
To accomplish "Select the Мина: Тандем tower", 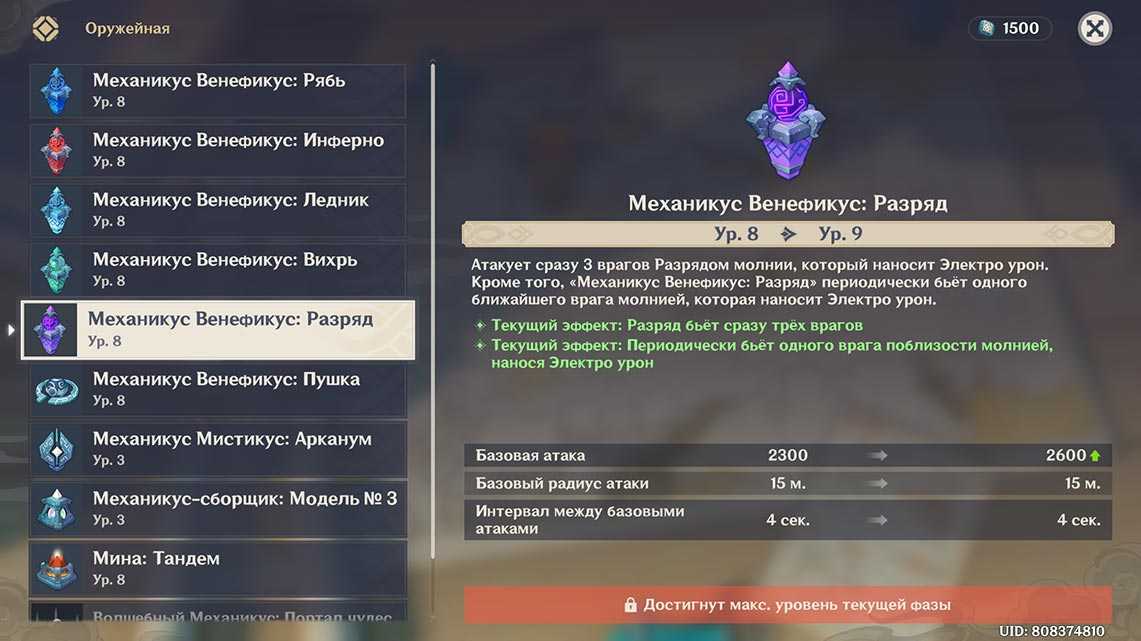I will click(x=218, y=568).
